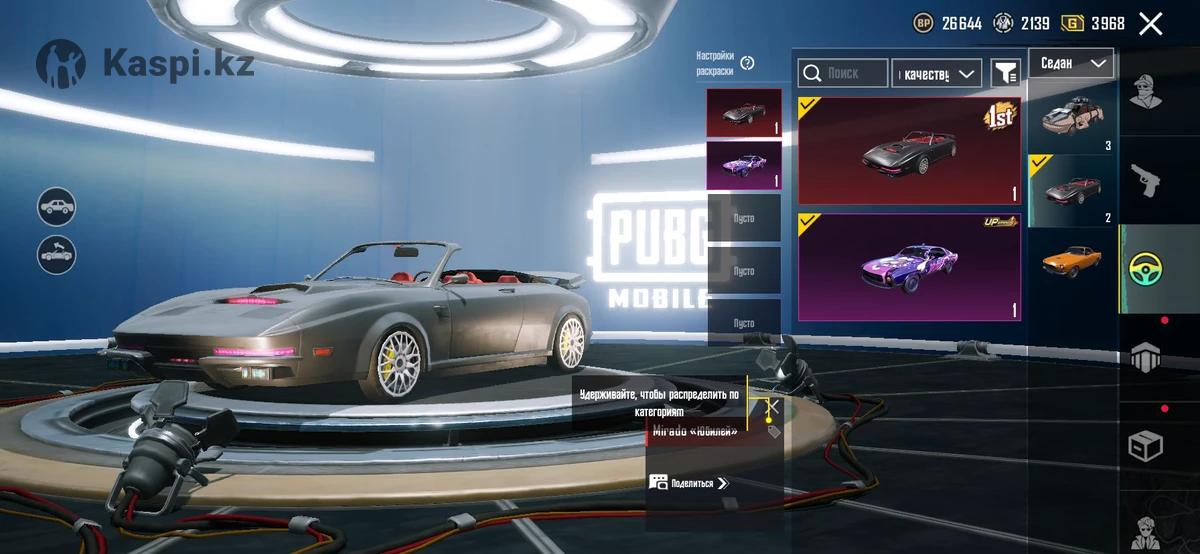Open the help icon beside paint settings
Image resolution: width=1200 pixels, height=554 pixels.
click(747, 63)
